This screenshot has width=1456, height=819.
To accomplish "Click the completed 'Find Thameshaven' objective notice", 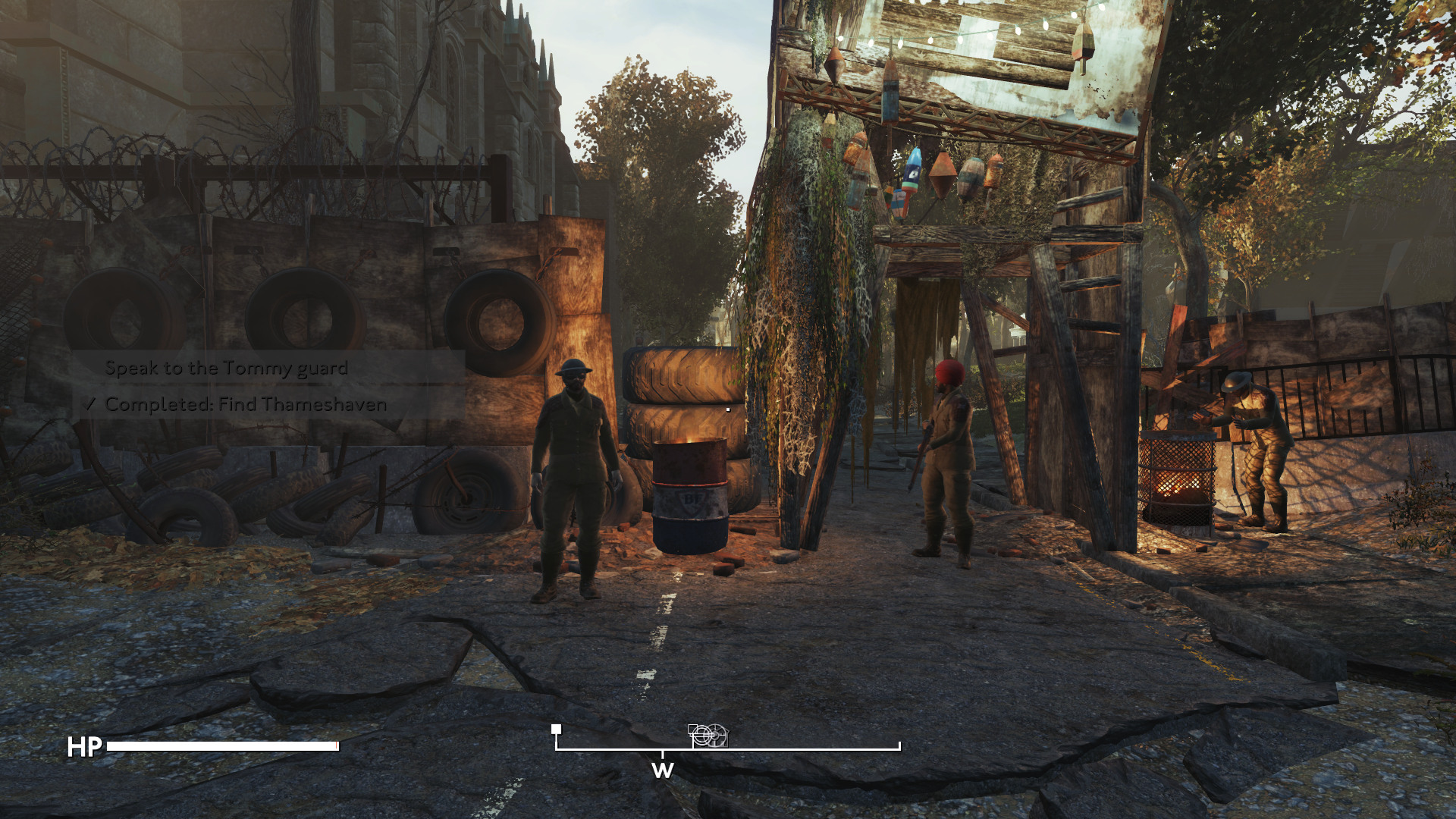I will tap(245, 404).
